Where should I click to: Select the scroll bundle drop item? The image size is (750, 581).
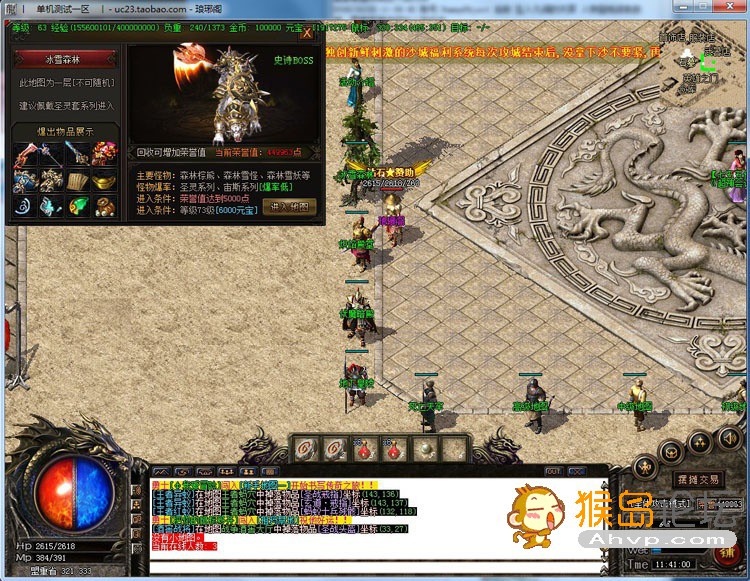coord(78,181)
